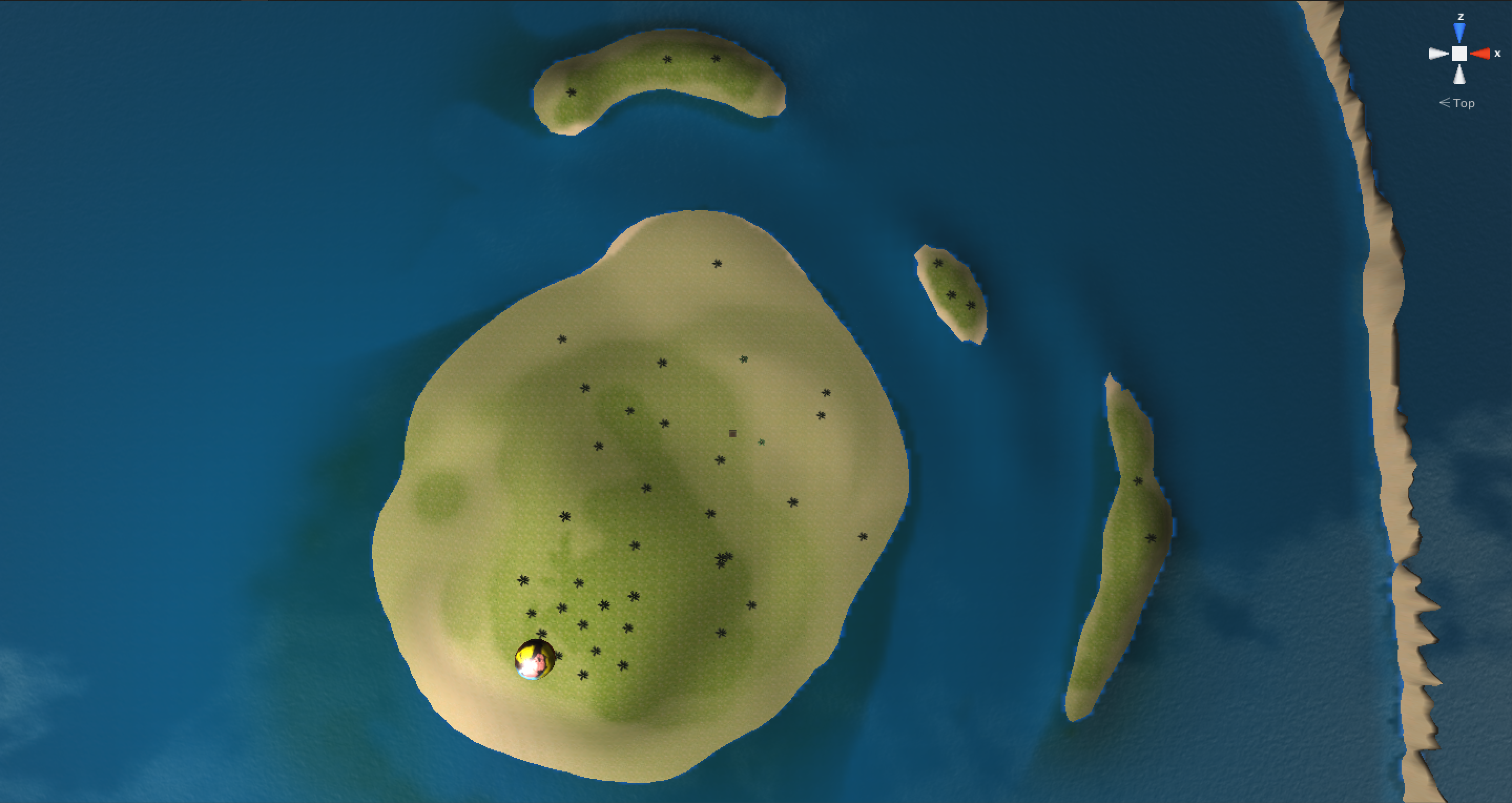Click the Z label above the blue gizmo arrow
Screen dimensions: 1512x803
point(1461,17)
